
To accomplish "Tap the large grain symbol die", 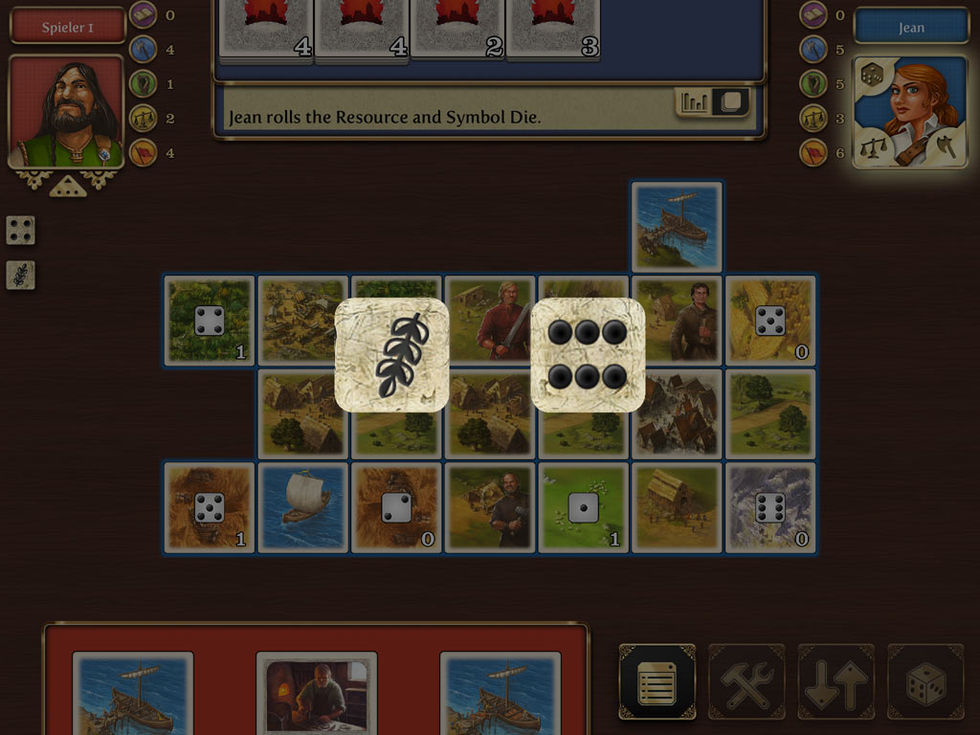I will point(391,355).
